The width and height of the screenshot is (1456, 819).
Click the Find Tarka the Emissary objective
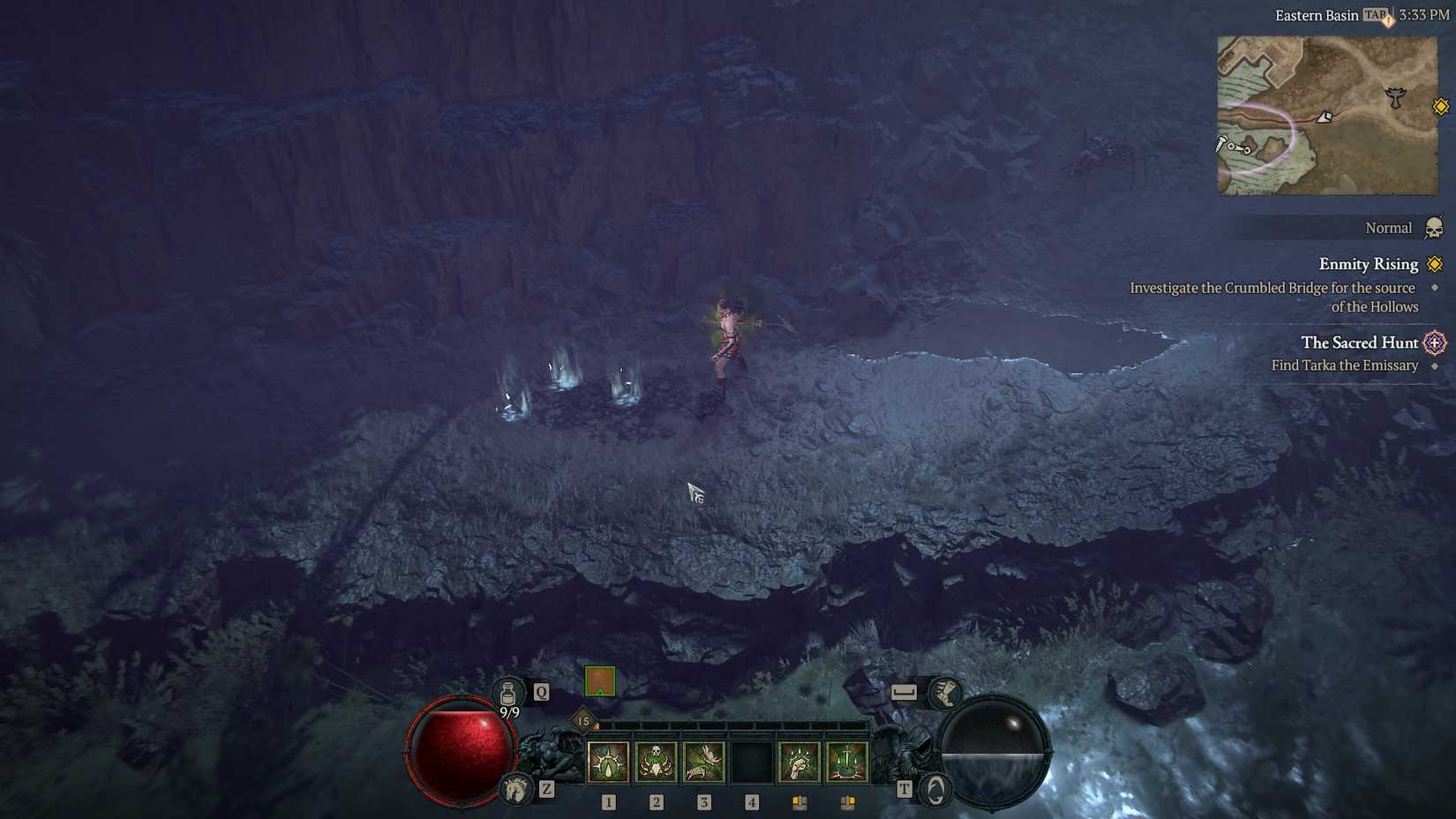[x=1343, y=364]
